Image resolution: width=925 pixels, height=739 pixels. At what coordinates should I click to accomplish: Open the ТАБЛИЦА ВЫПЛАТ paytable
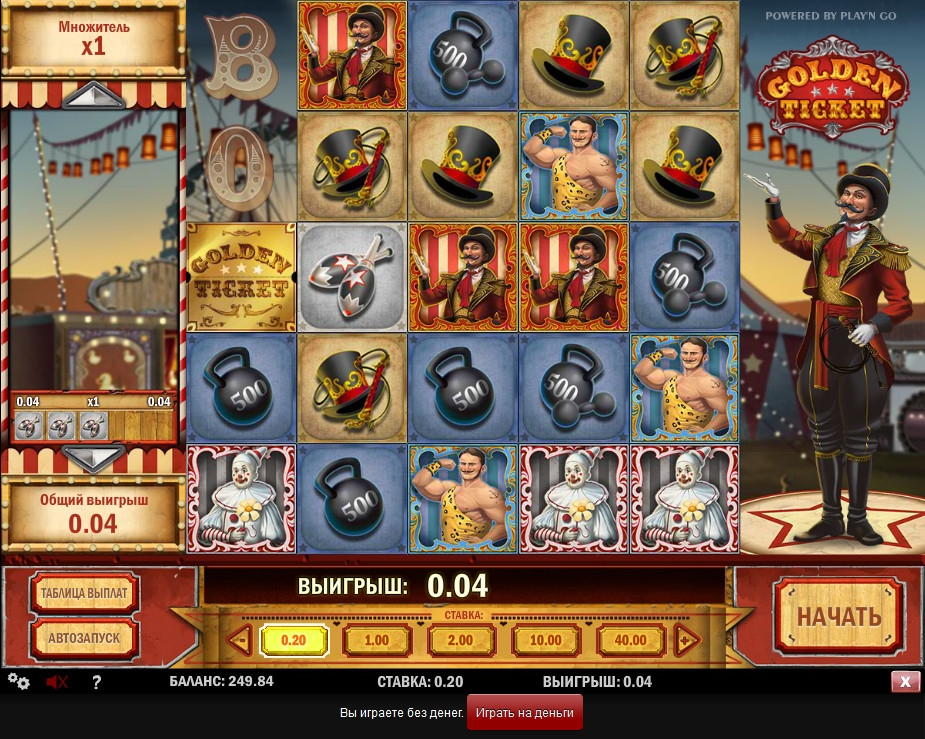coord(84,593)
